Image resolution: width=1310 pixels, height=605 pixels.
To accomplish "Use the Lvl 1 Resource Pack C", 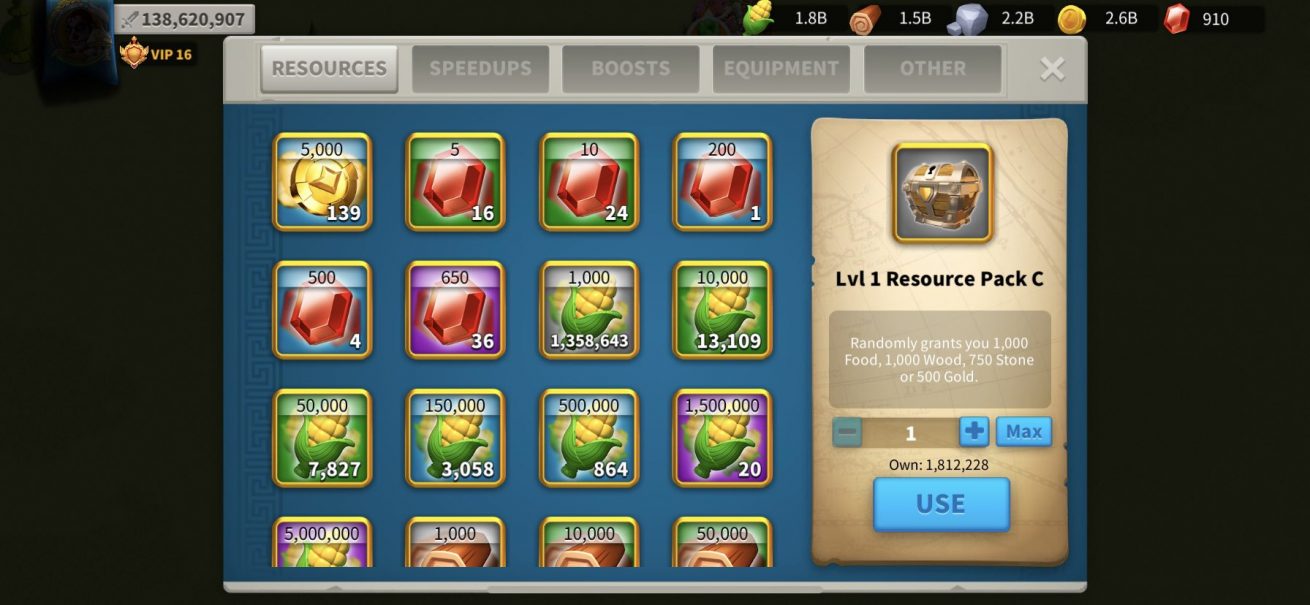I will pyautogui.click(x=941, y=504).
